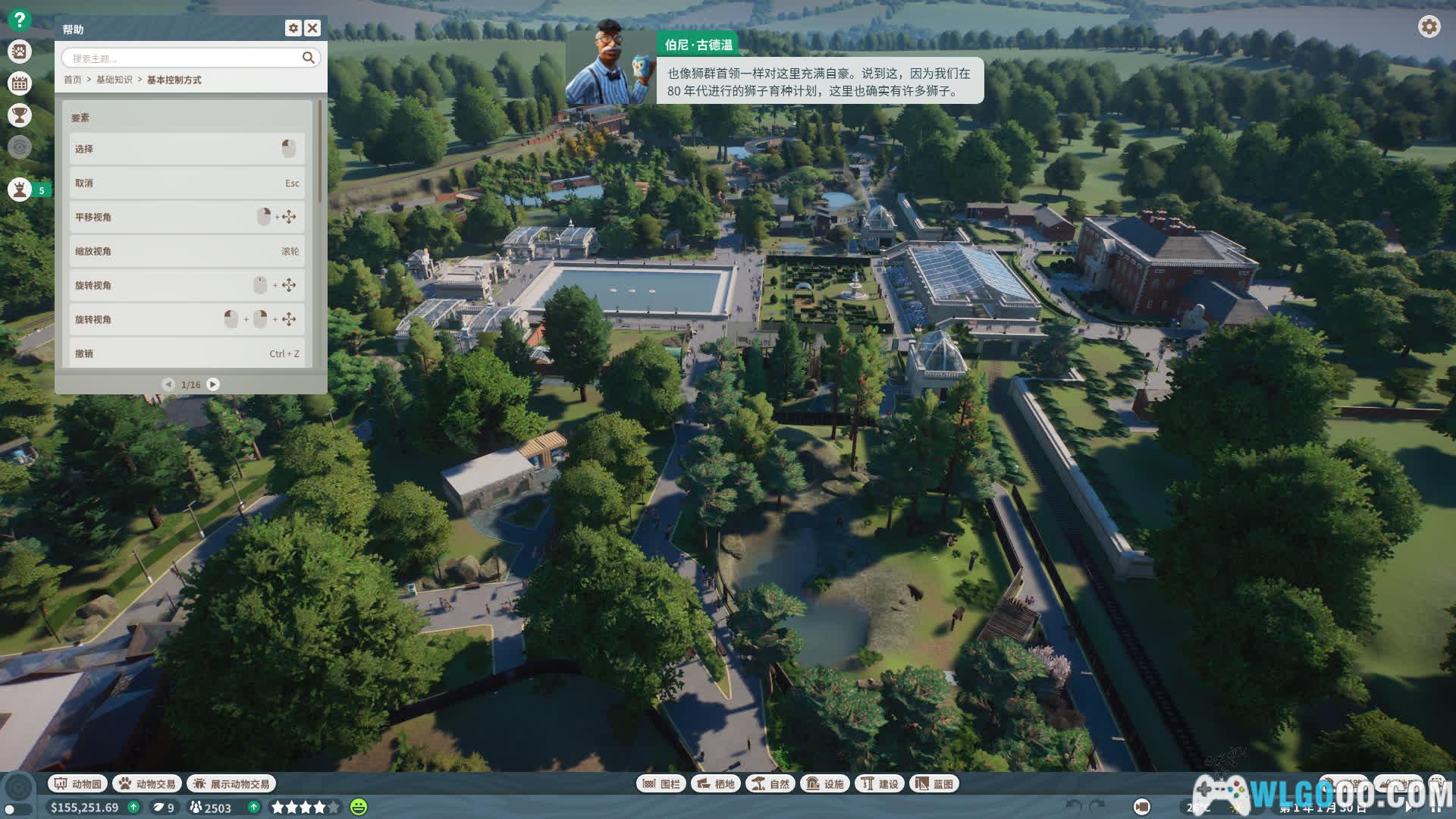Viewport: 1456px width, 819px height.
Task: Open the 蓝图 blueprints menu
Action: 934,783
